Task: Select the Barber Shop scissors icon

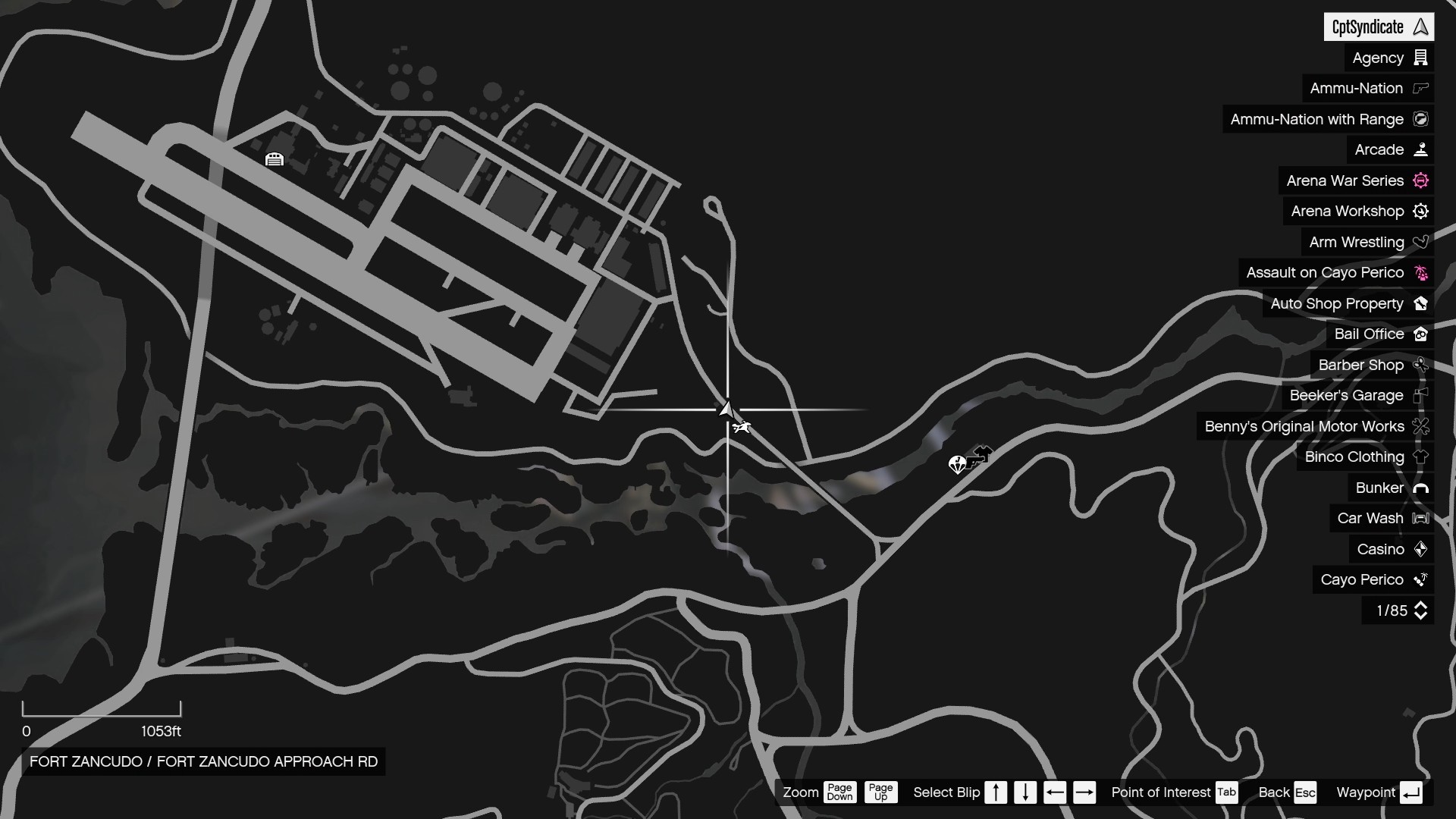Action: tap(1420, 365)
